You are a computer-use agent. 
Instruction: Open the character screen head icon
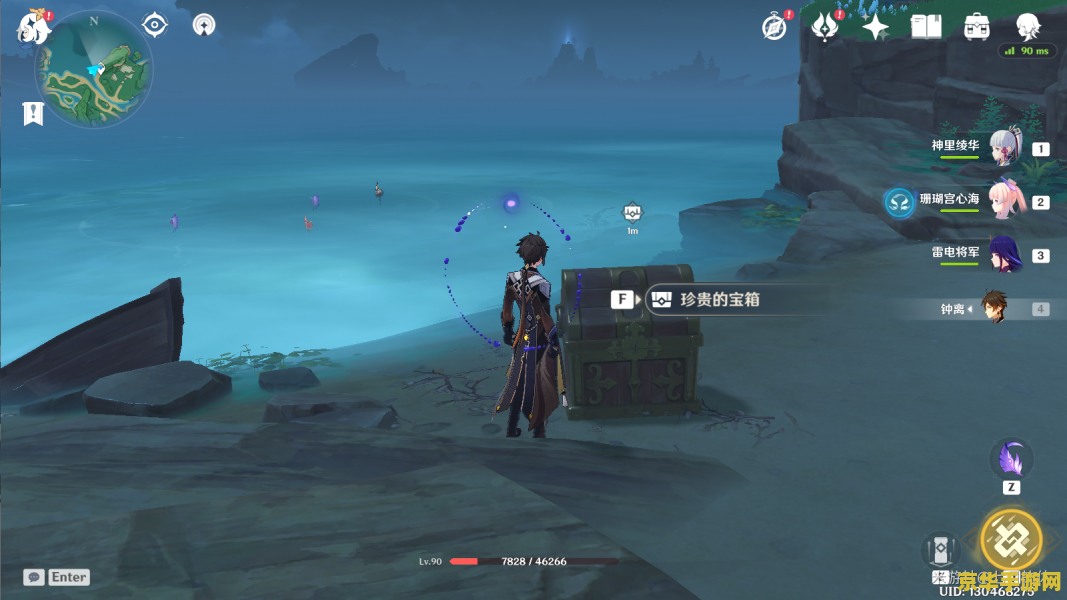[x=1027, y=26]
